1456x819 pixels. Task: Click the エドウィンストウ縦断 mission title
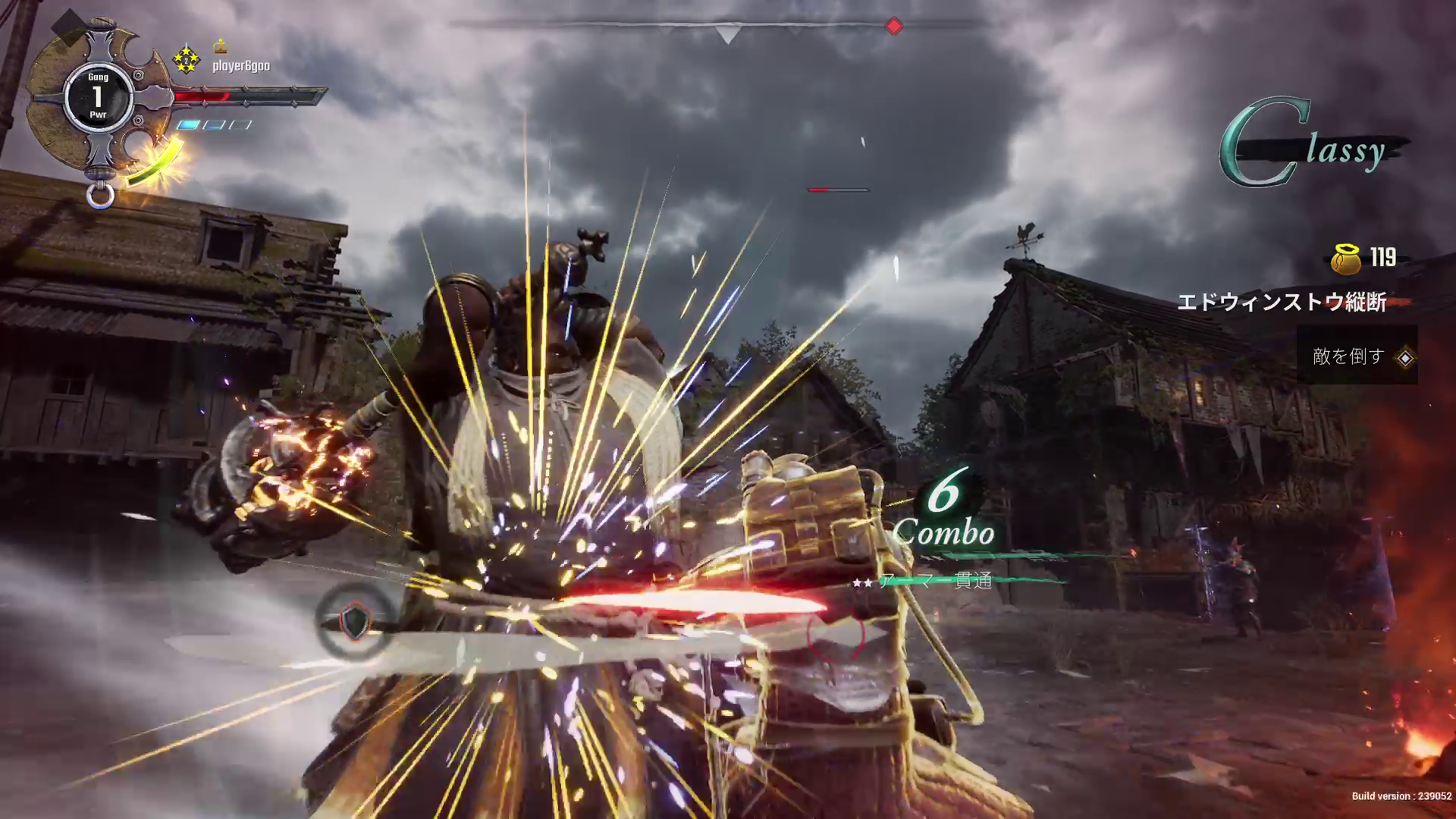point(1282,303)
